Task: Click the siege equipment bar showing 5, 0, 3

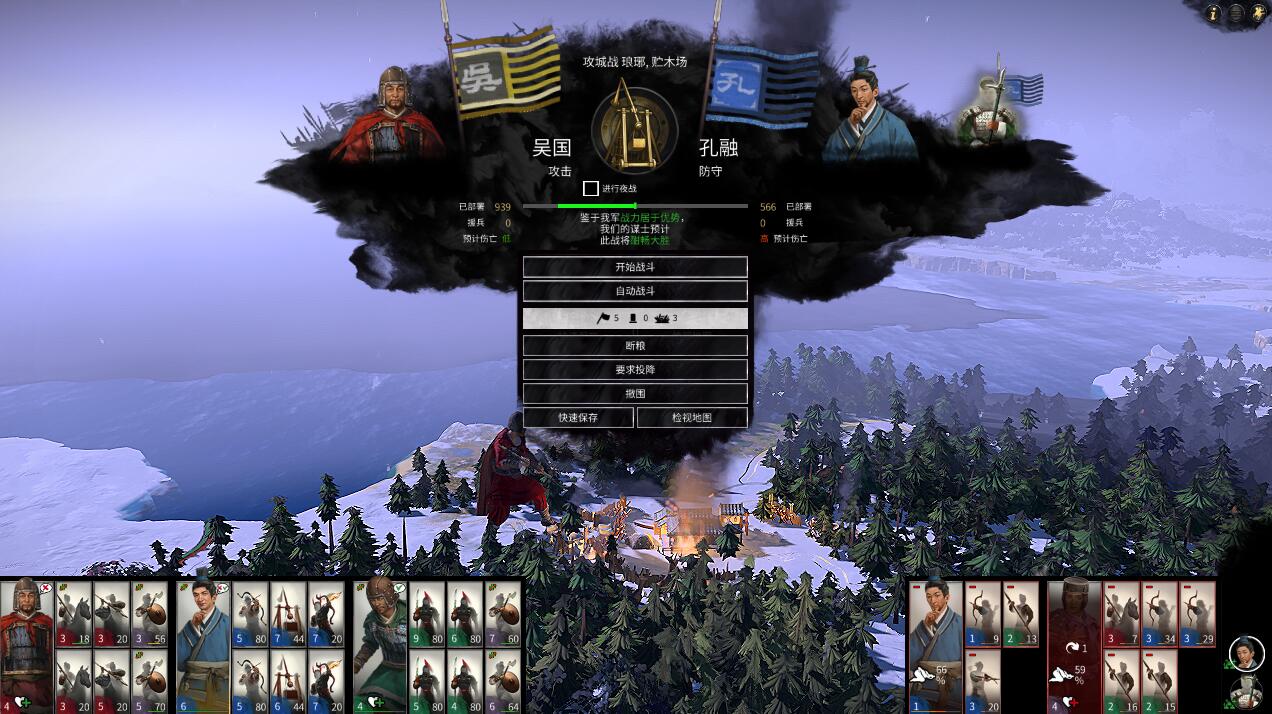Action: click(635, 318)
